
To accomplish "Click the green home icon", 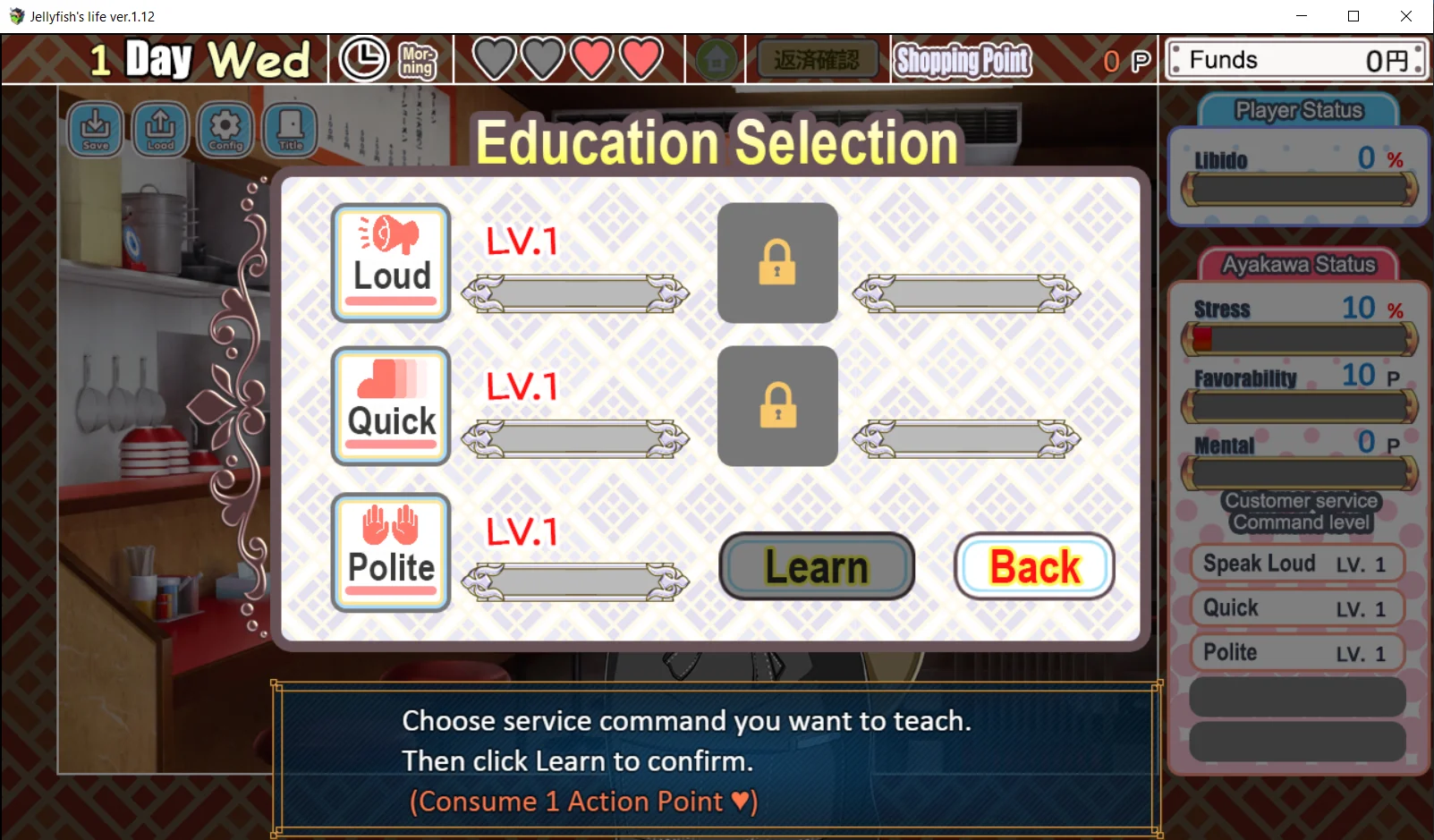I will 716,60.
